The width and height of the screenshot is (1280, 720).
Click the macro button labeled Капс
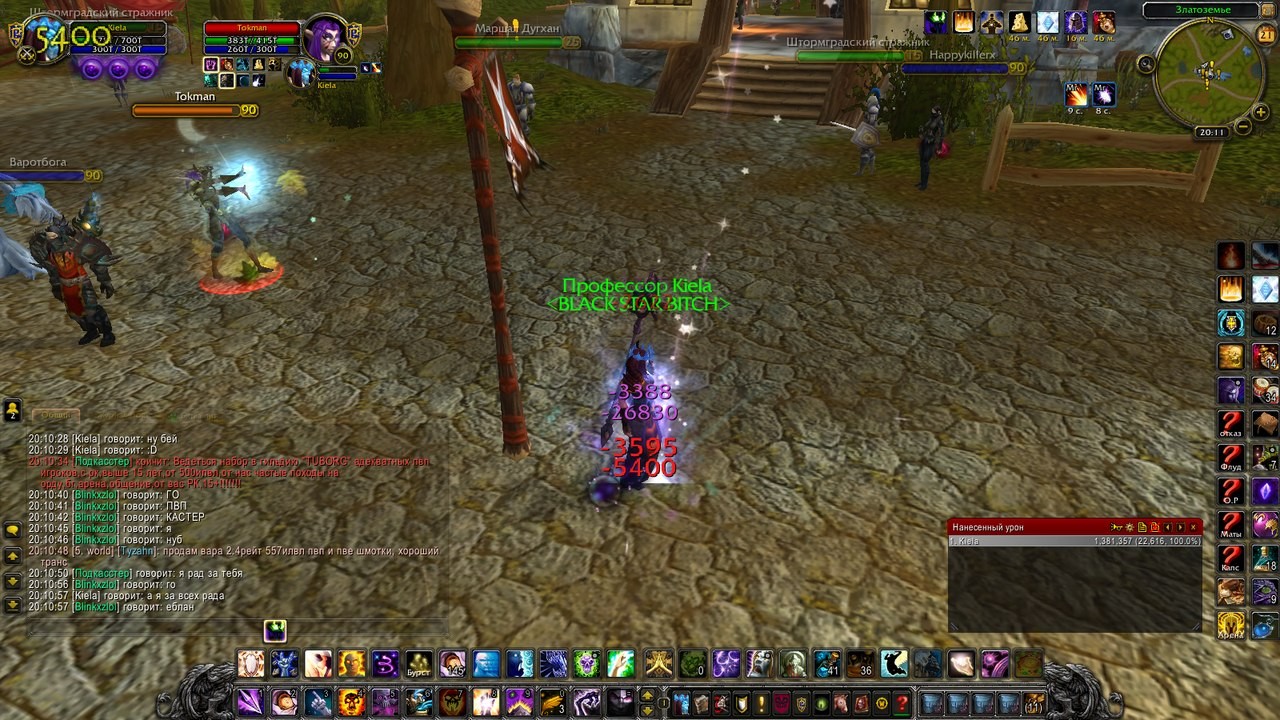coord(1231,560)
